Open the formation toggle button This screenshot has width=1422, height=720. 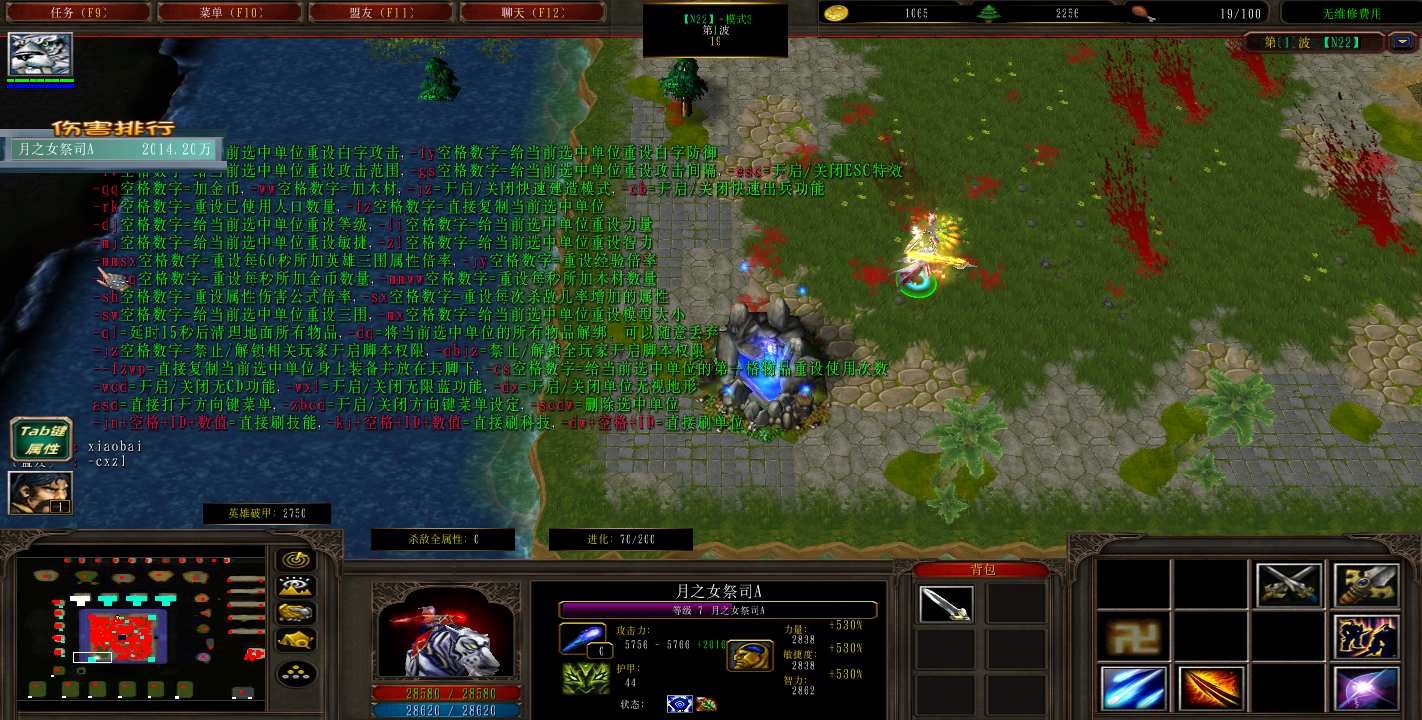point(296,674)
